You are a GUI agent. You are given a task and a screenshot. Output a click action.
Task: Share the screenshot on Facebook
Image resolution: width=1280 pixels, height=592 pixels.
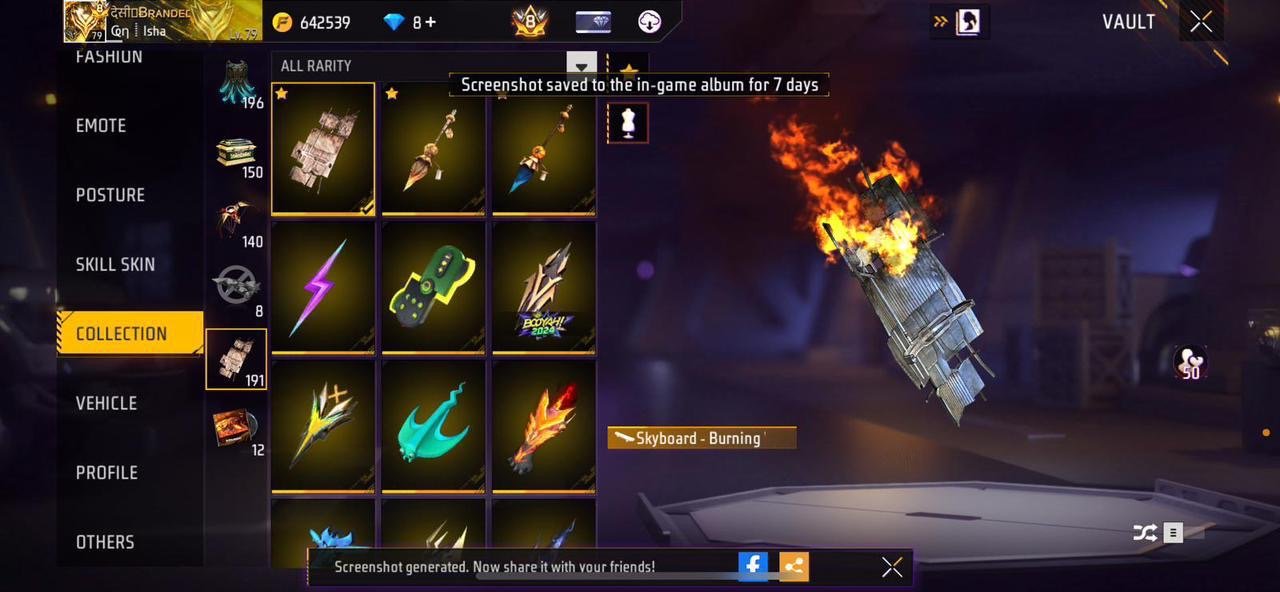pos(753,567)
